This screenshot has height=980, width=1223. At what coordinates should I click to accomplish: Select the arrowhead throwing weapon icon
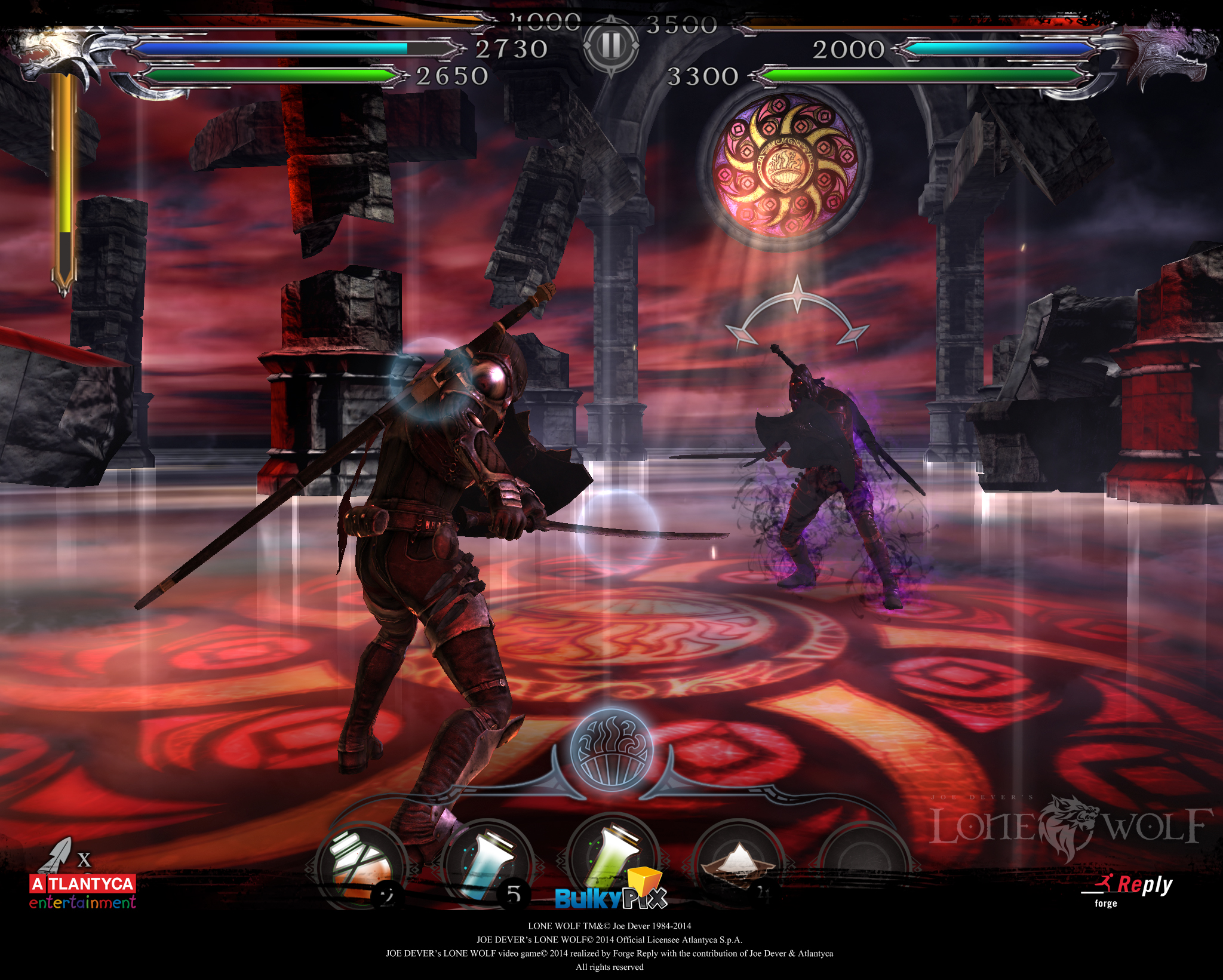57,855
